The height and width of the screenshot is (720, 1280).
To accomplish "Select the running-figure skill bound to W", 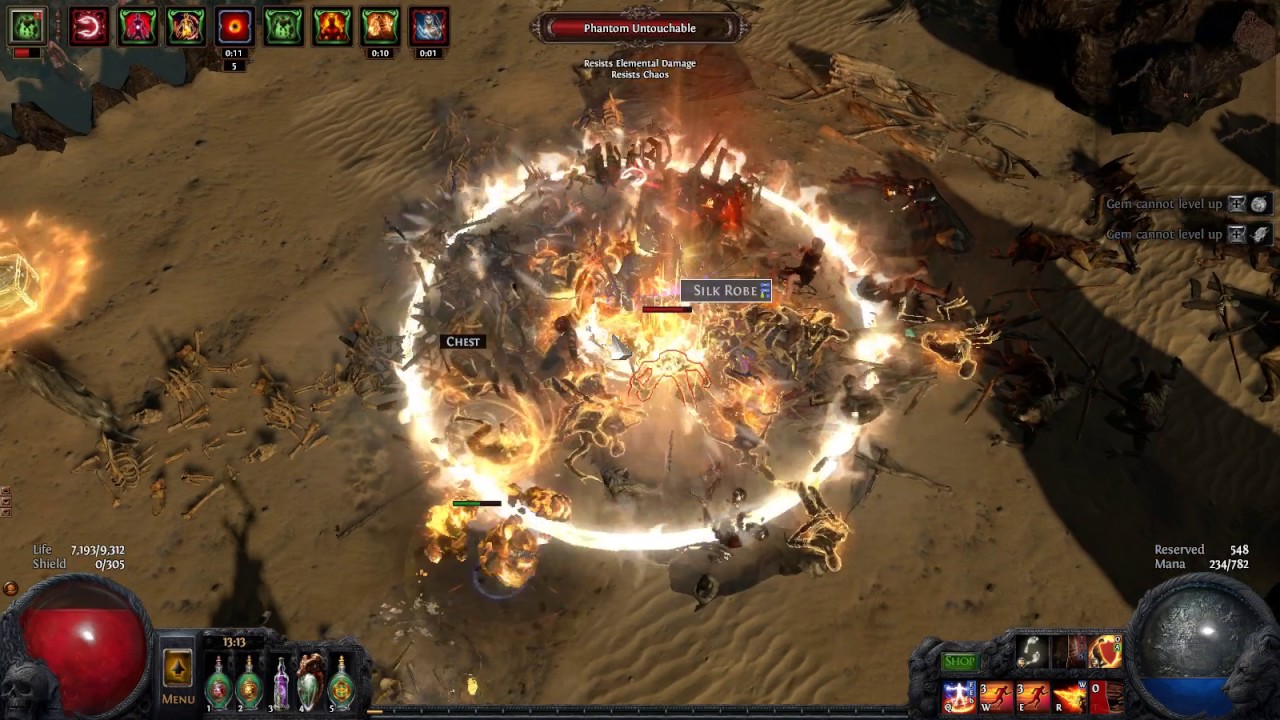I will [x=996, y=696].
